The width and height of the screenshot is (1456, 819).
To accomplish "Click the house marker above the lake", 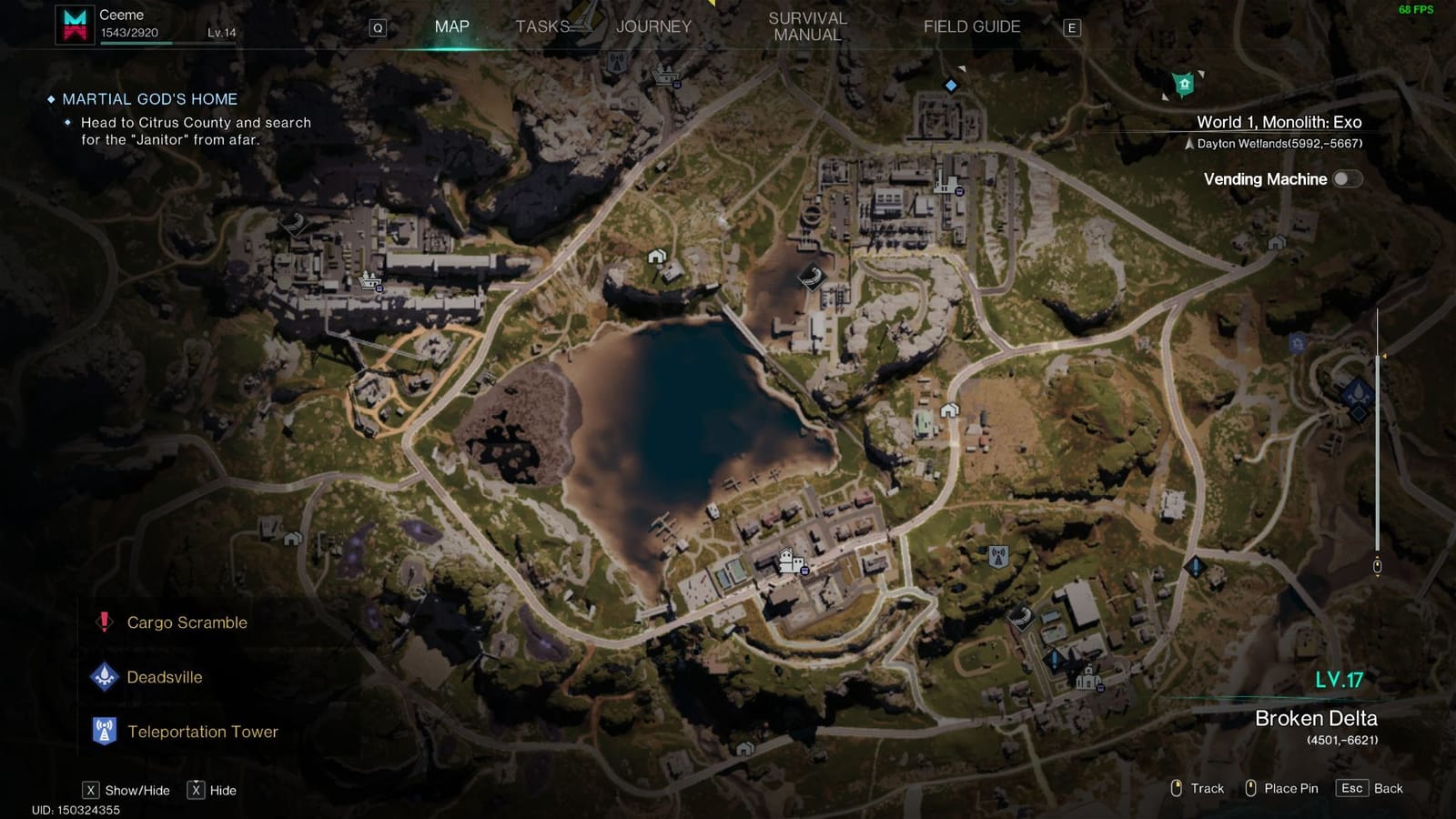I will point(658,258).
